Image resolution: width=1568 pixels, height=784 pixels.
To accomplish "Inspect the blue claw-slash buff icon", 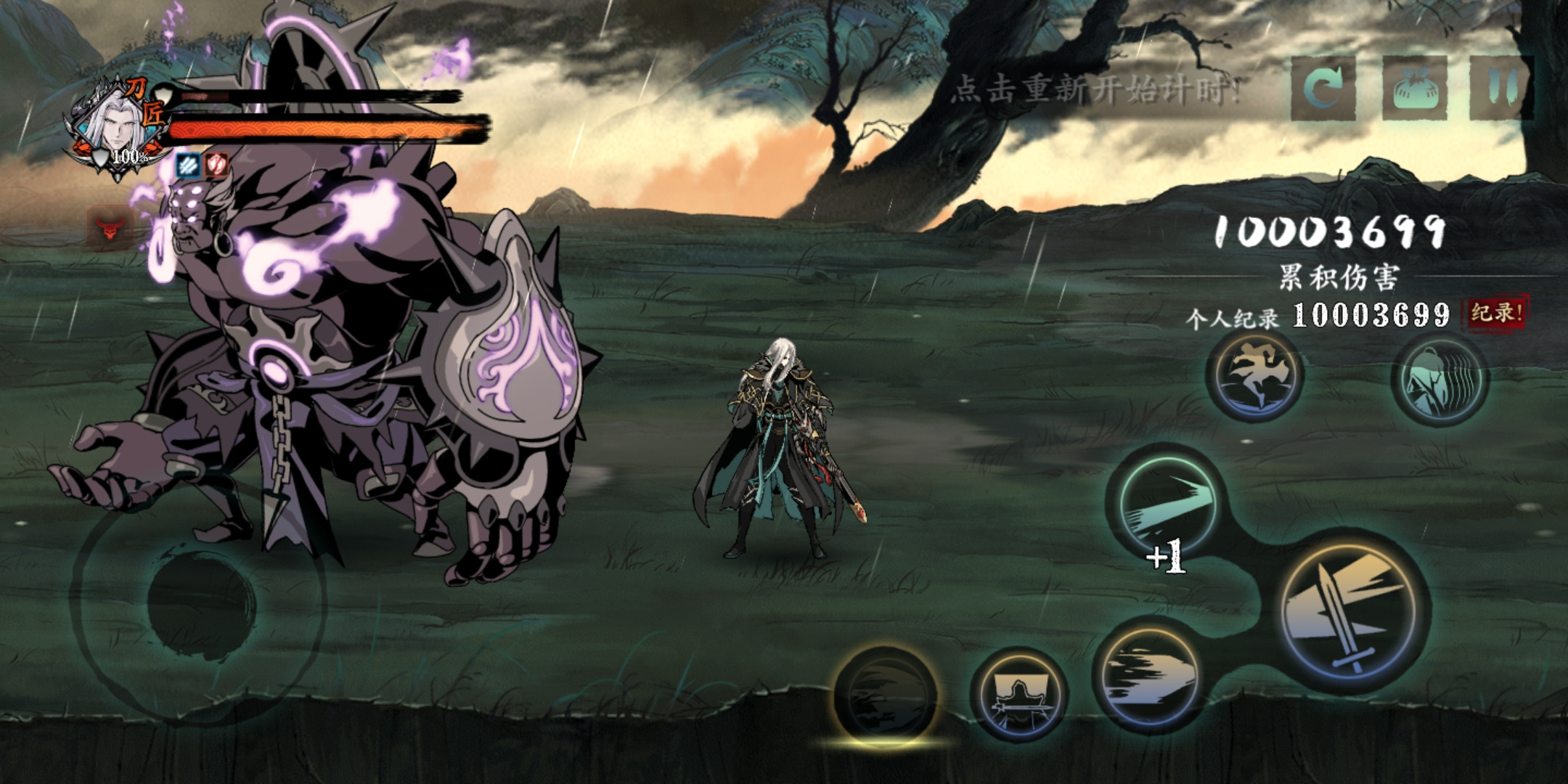I will coord(189,166).
